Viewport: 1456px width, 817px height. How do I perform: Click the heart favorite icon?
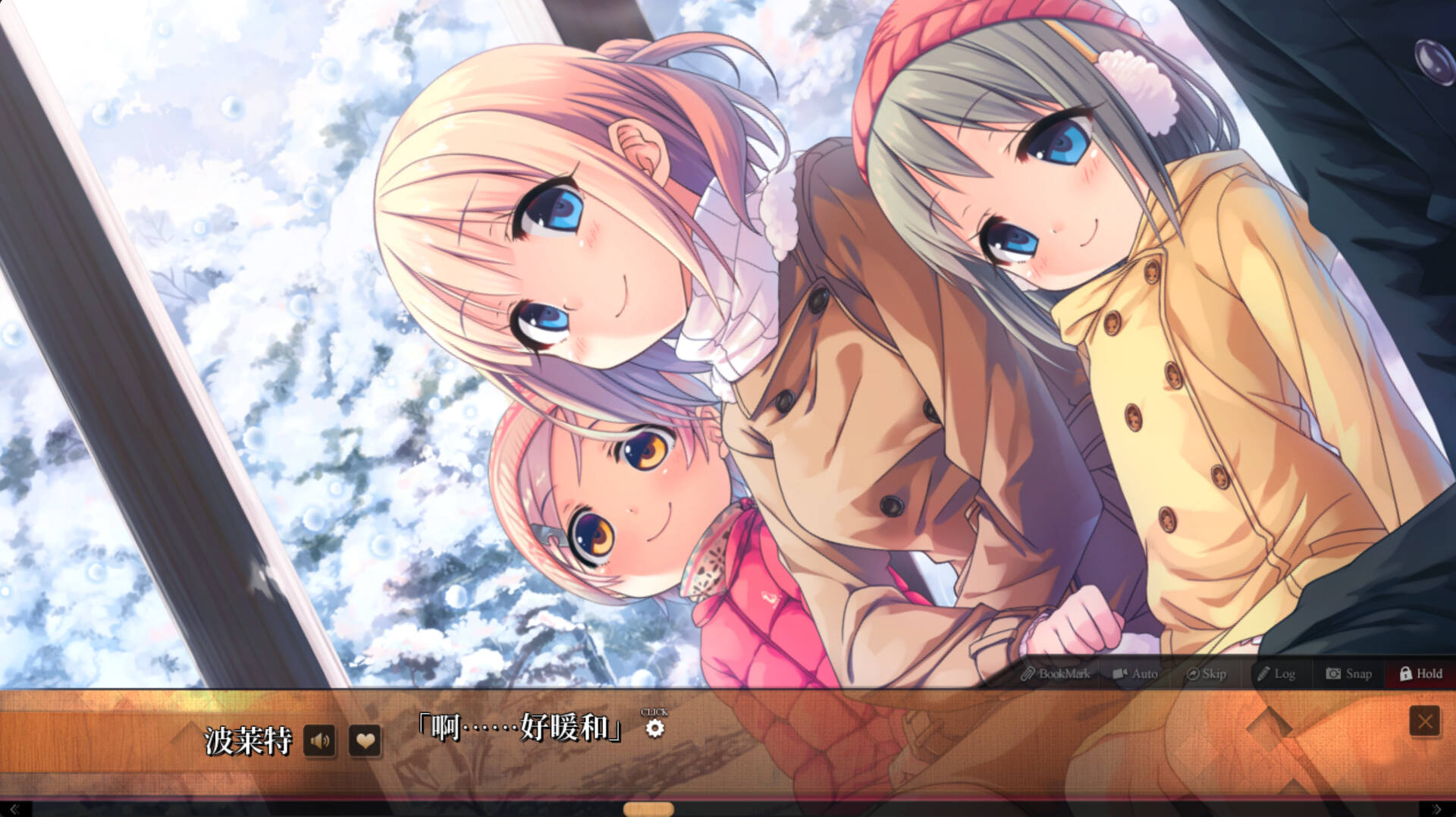click(x=365, y=740)
